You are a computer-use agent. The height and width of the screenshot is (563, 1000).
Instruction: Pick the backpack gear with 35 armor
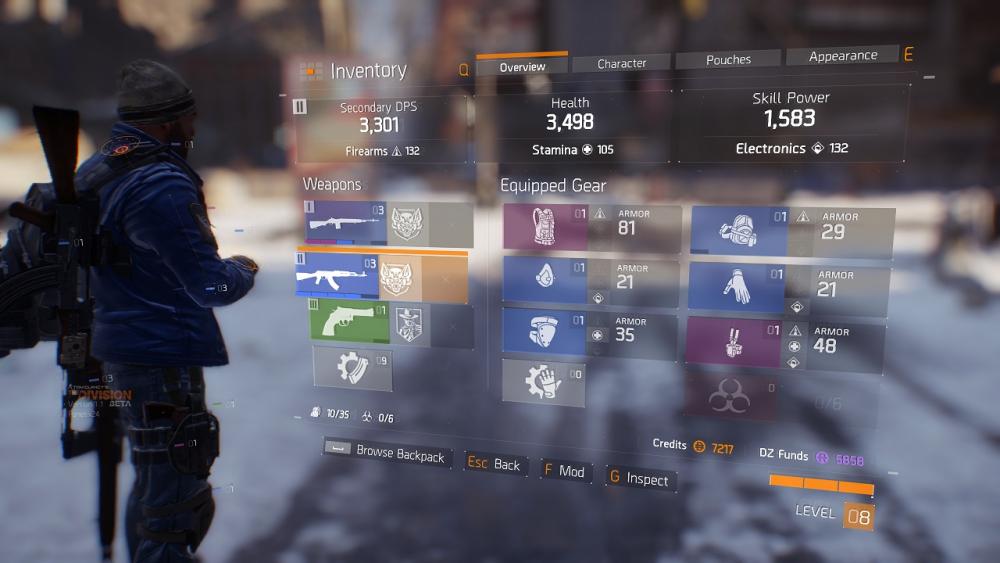(x=590, y=334)
